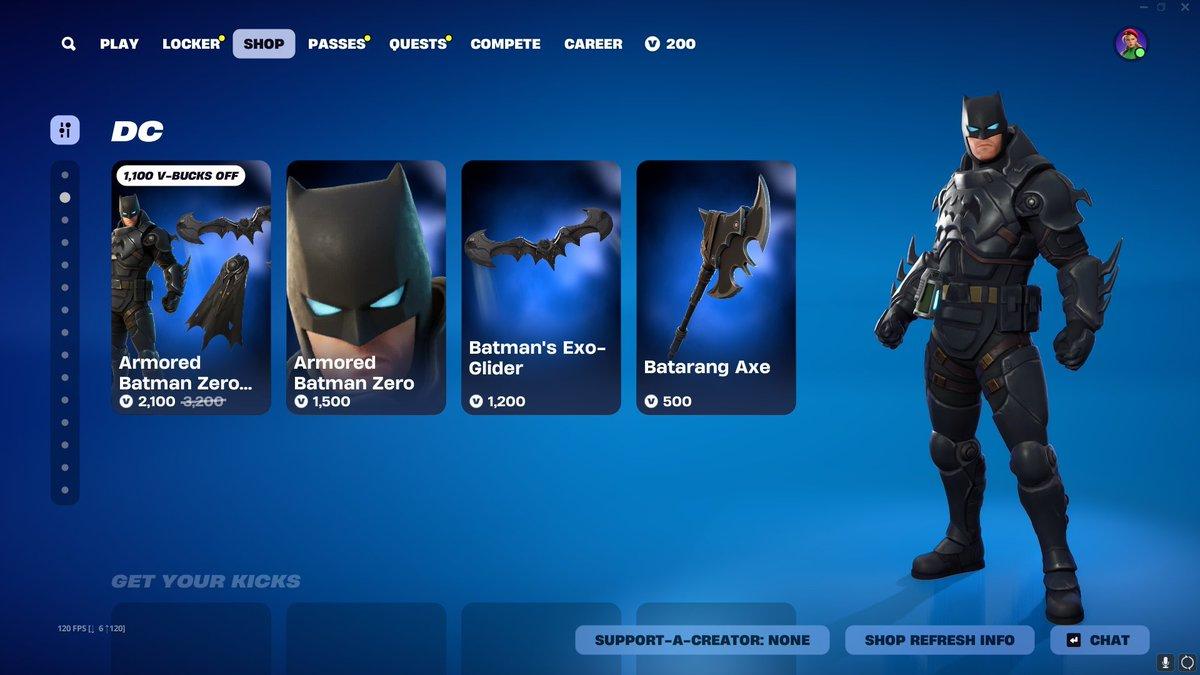Image resolution: width=1200 pixels, height=675 pixels.
Task: Open the Chat button
Action: tap(1099, 640)
